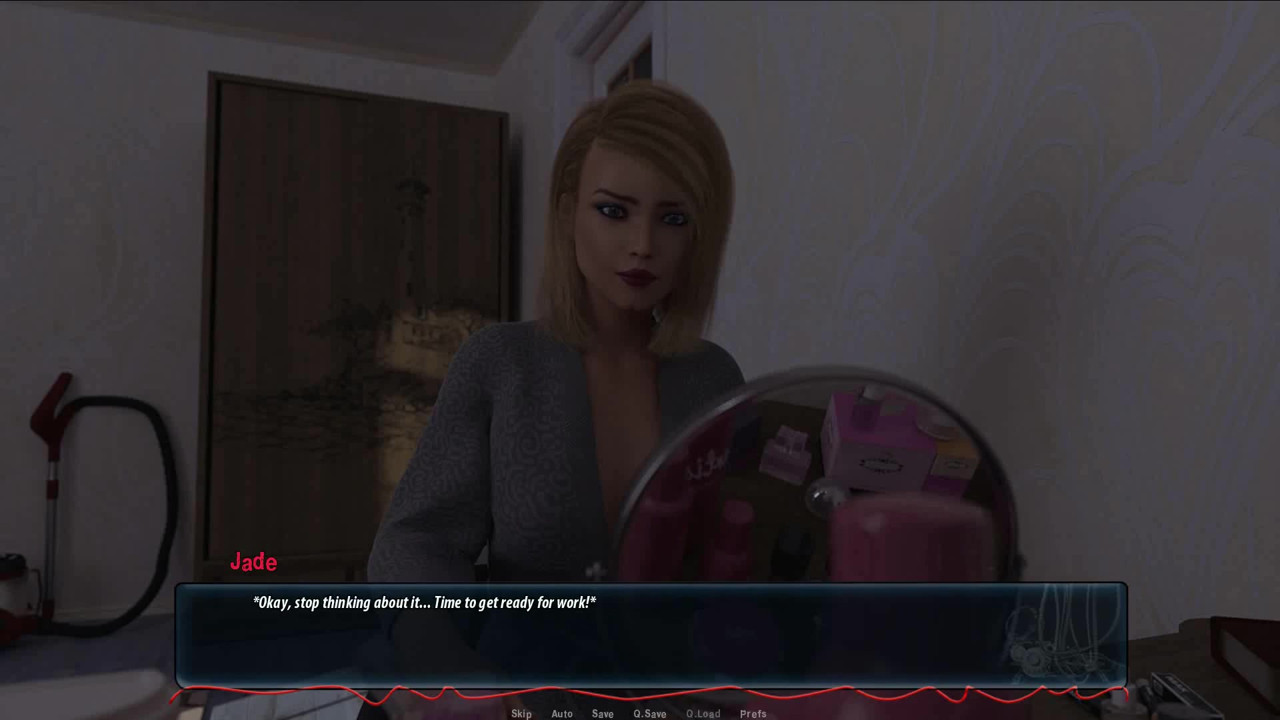1280x720 pixels.
Task: Quick save with Q.Save
Action: [x=649, y=713]
